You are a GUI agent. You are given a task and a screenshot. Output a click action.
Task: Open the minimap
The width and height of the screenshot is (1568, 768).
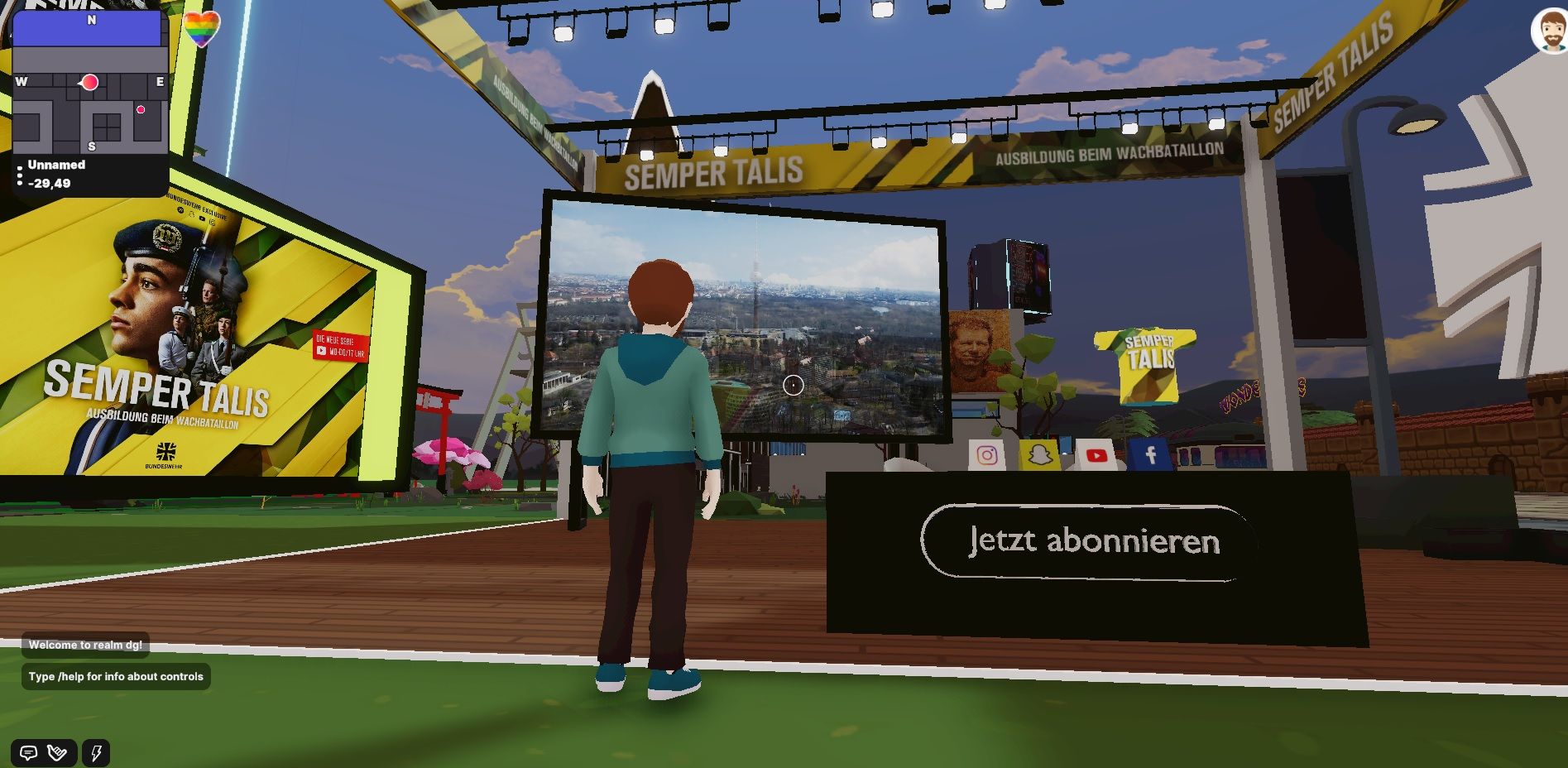(x=91, y=83)
